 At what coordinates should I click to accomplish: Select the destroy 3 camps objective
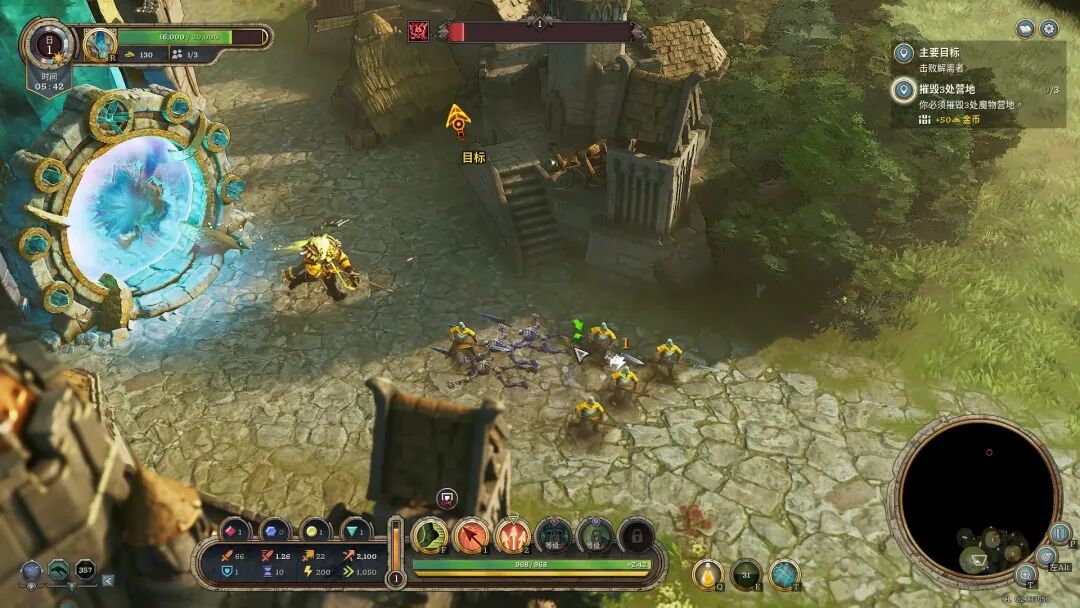904,91
